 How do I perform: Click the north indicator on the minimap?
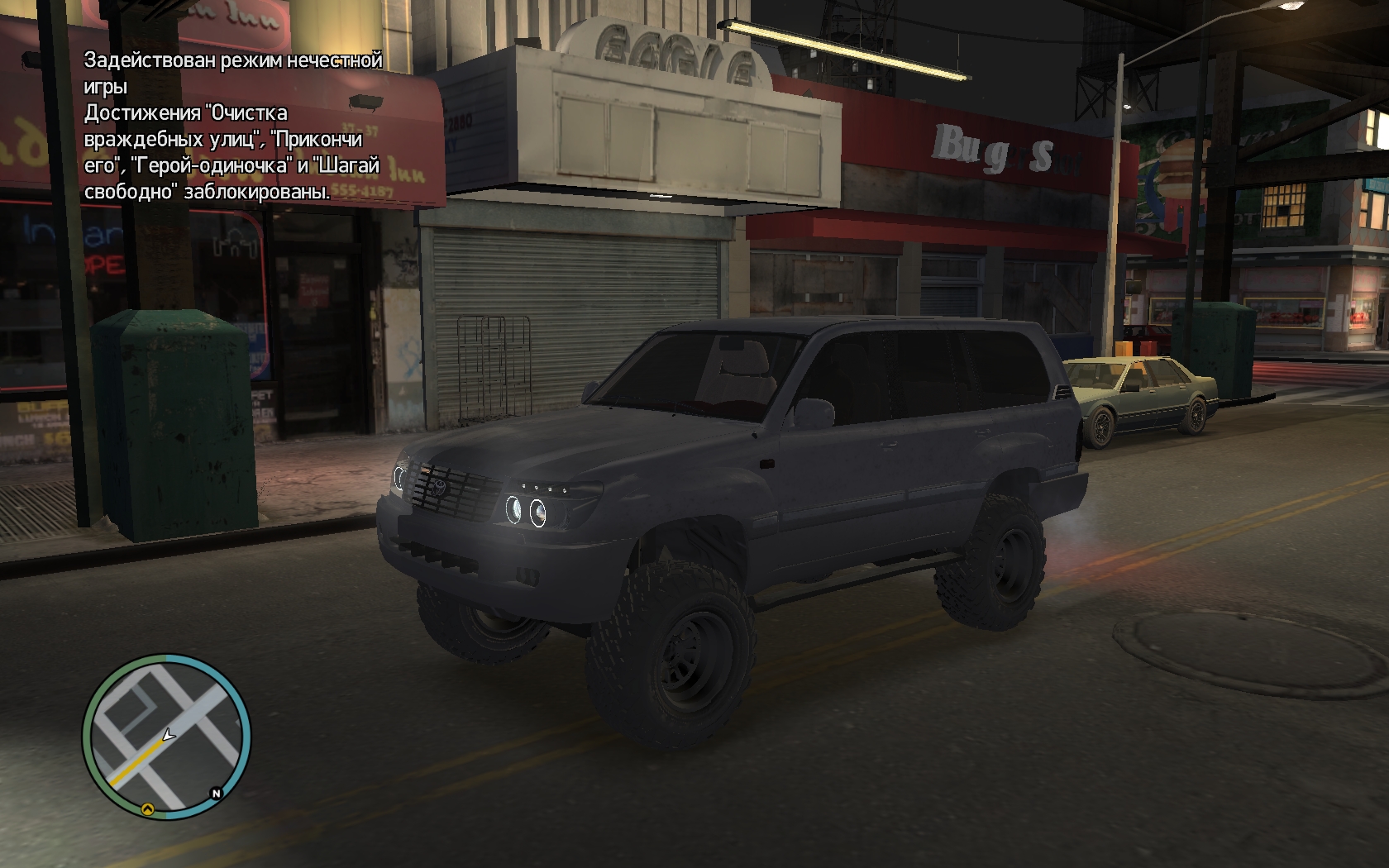(216, 793)
